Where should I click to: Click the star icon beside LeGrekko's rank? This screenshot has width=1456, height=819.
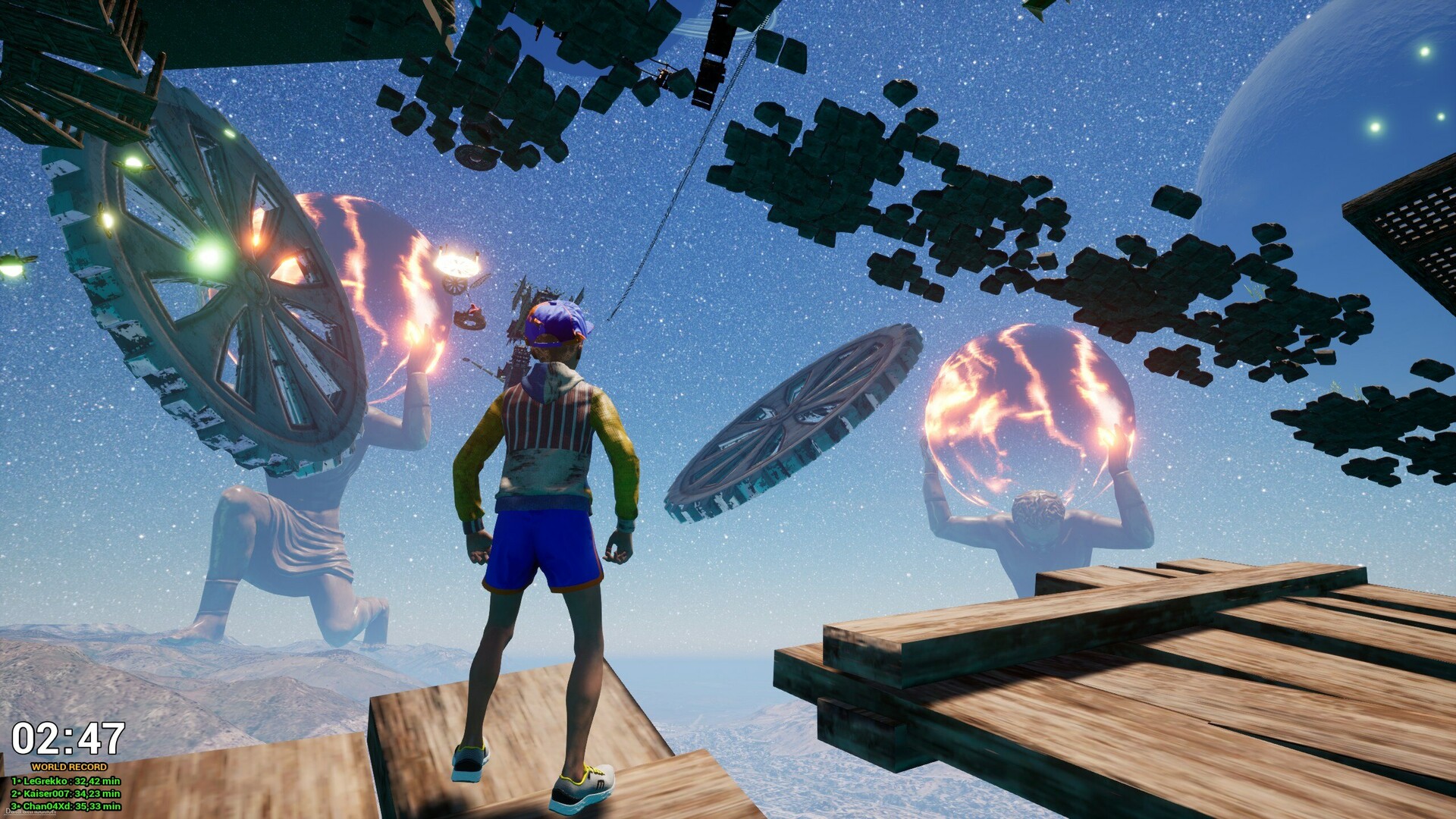tap(20, 781)
